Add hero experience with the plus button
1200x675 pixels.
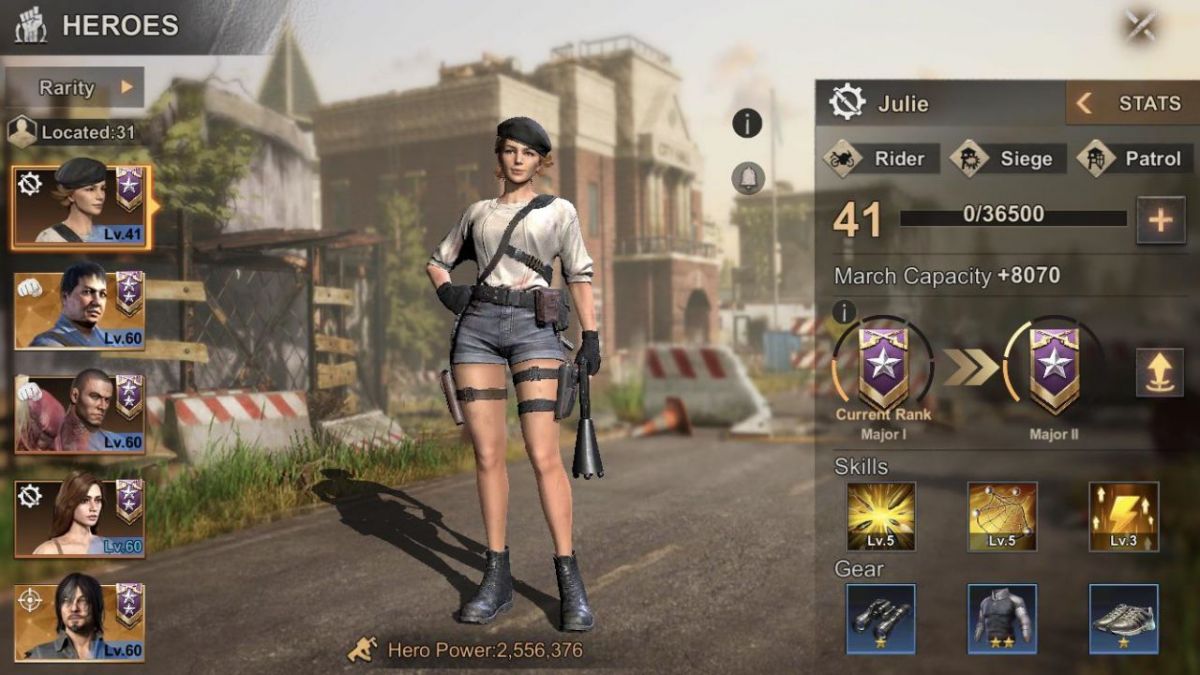tap(1160, 220)
